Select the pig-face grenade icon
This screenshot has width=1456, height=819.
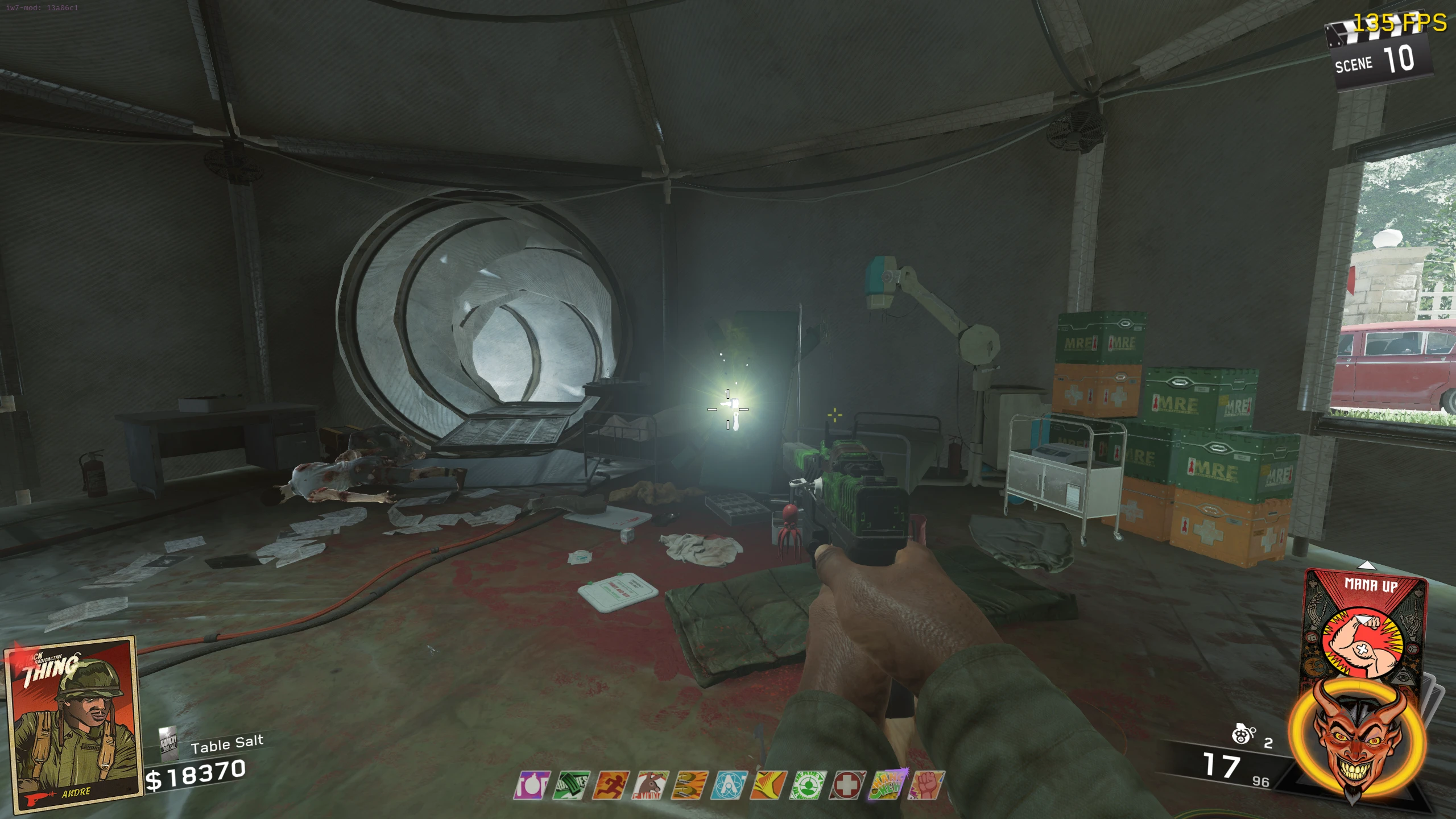(1243, 734)
